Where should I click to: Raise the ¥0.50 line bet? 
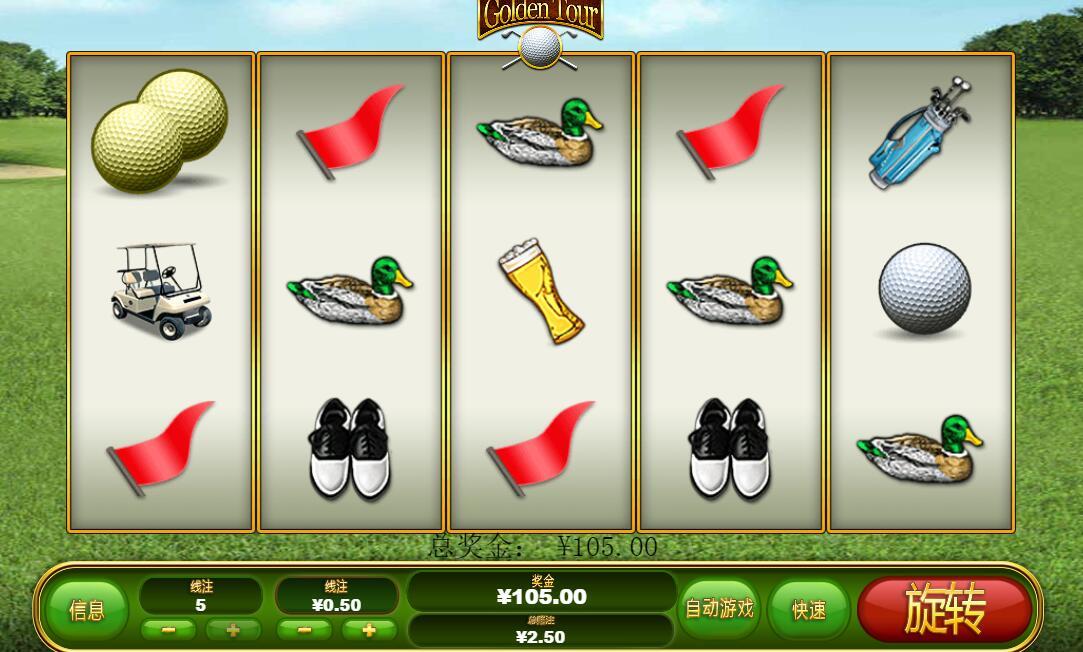[369, 630]
